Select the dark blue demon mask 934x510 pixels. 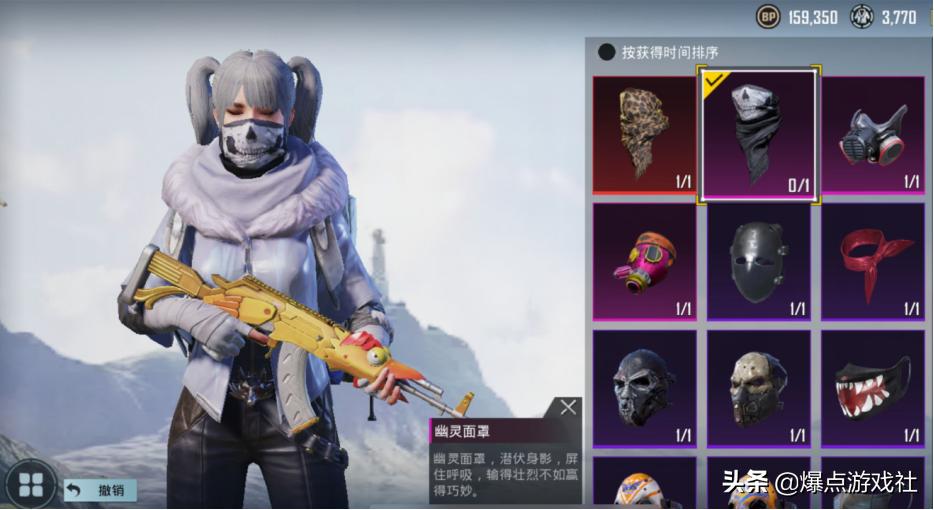(x=643, y=388)
